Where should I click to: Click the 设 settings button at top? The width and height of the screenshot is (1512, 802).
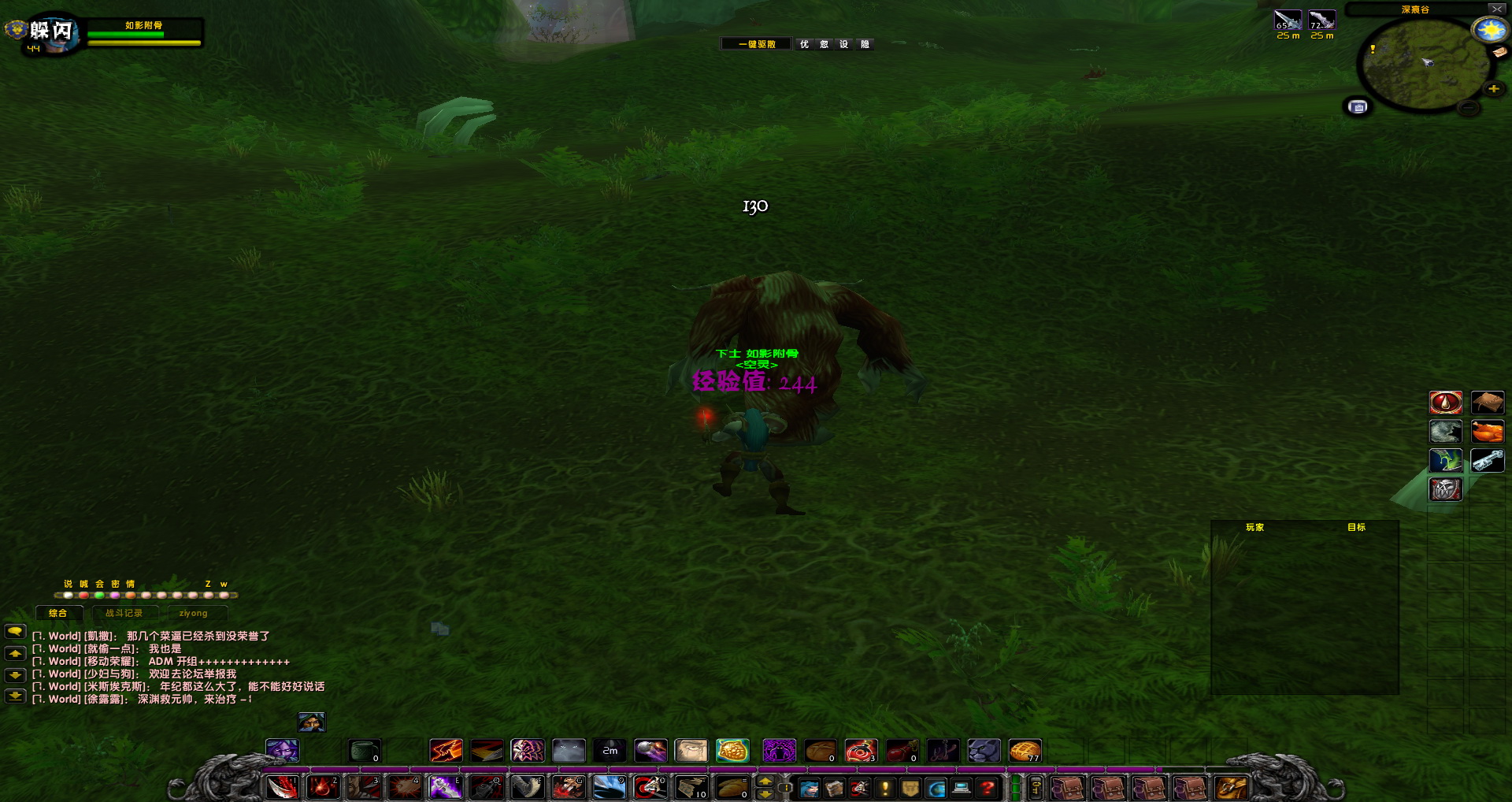click(845, 44)
